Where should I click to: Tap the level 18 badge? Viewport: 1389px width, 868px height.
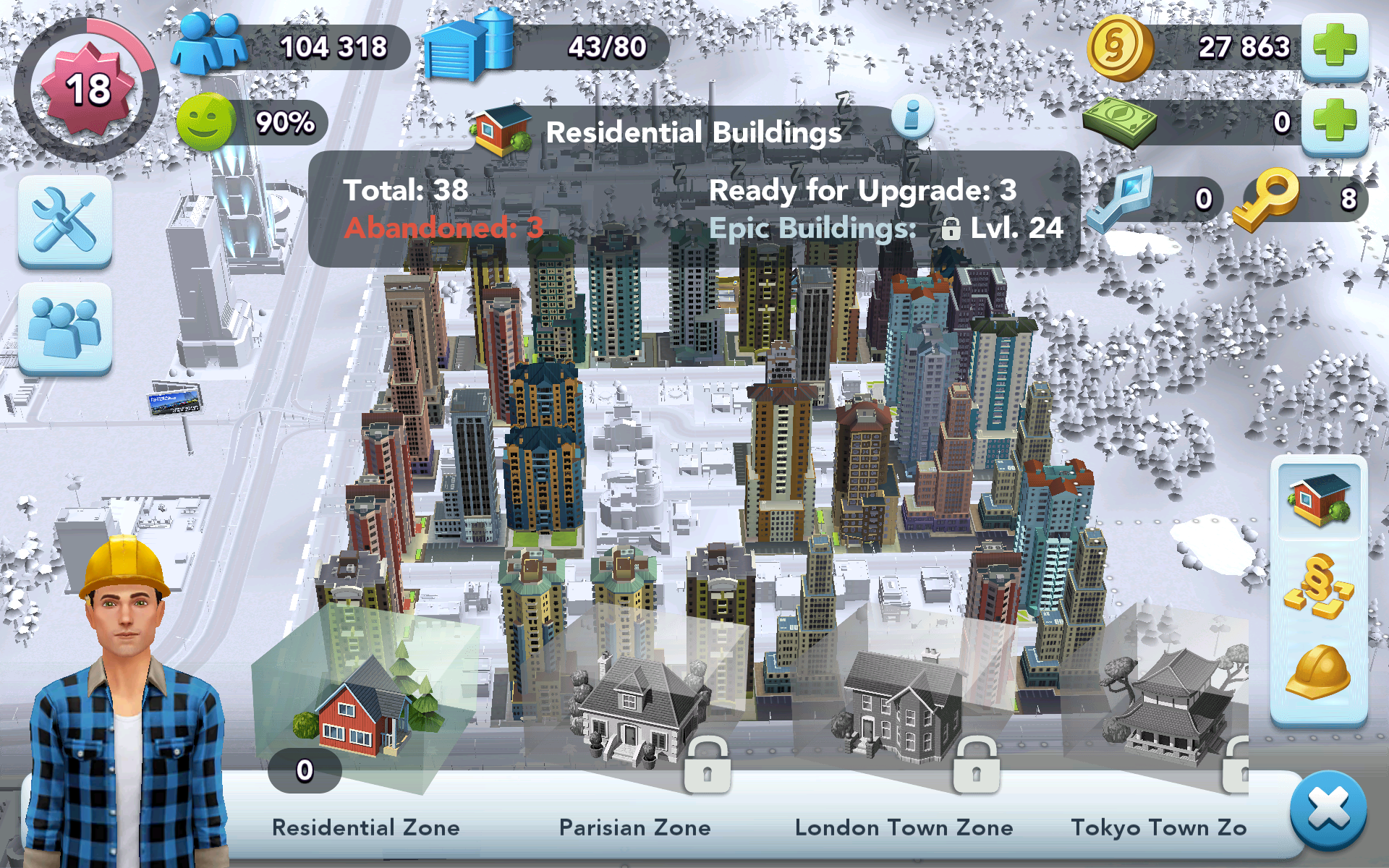click(88, 90)
